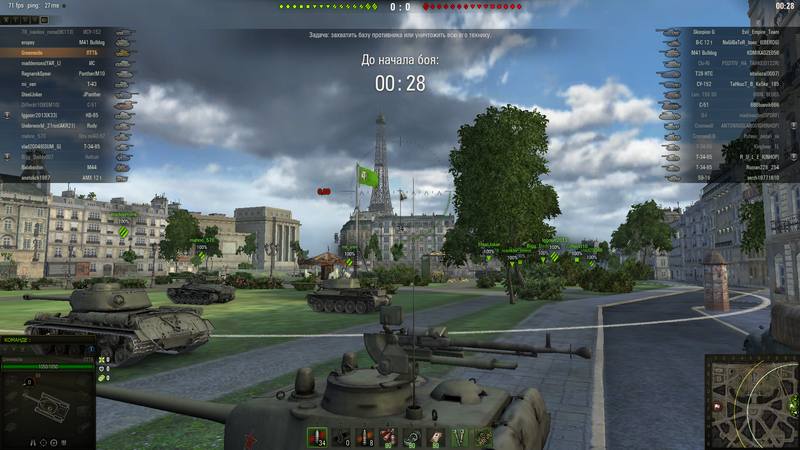The height and width of the screenshot is (450, 800).
Task: Select the enemy 59-16 player row
Action: [x=728, y=178]
